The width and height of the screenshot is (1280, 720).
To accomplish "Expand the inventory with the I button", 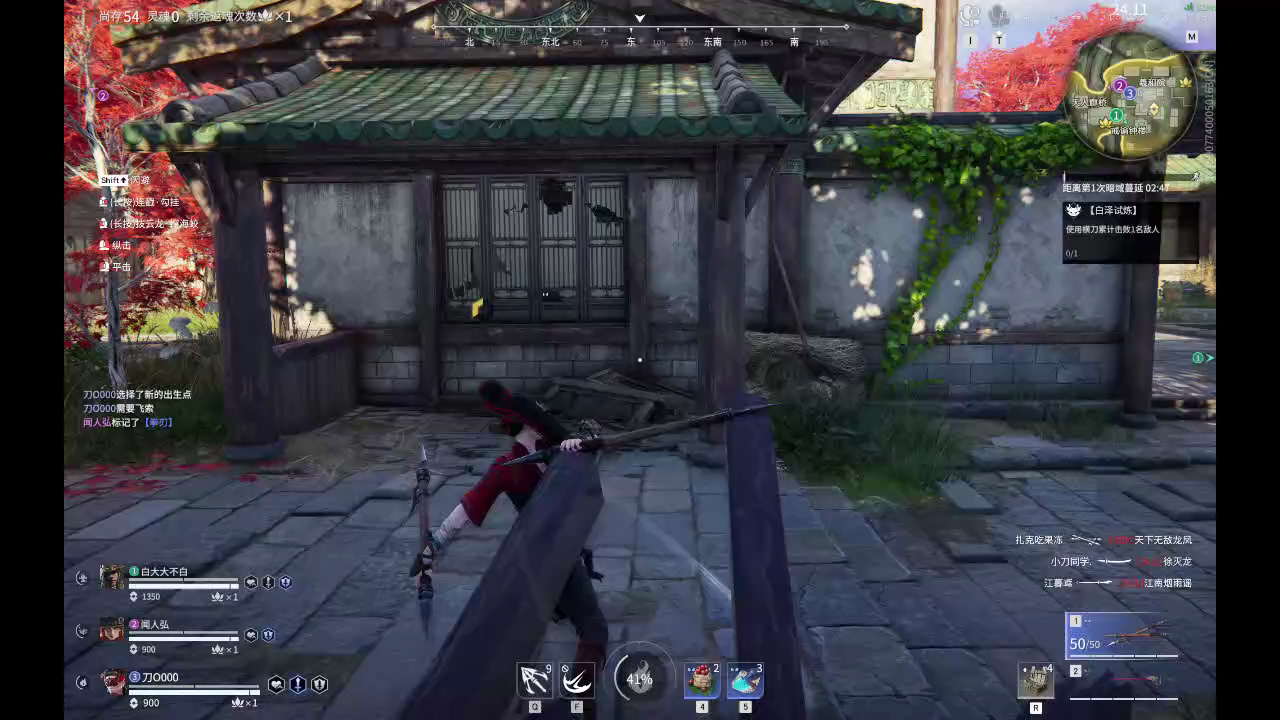I will click(969, 38).
